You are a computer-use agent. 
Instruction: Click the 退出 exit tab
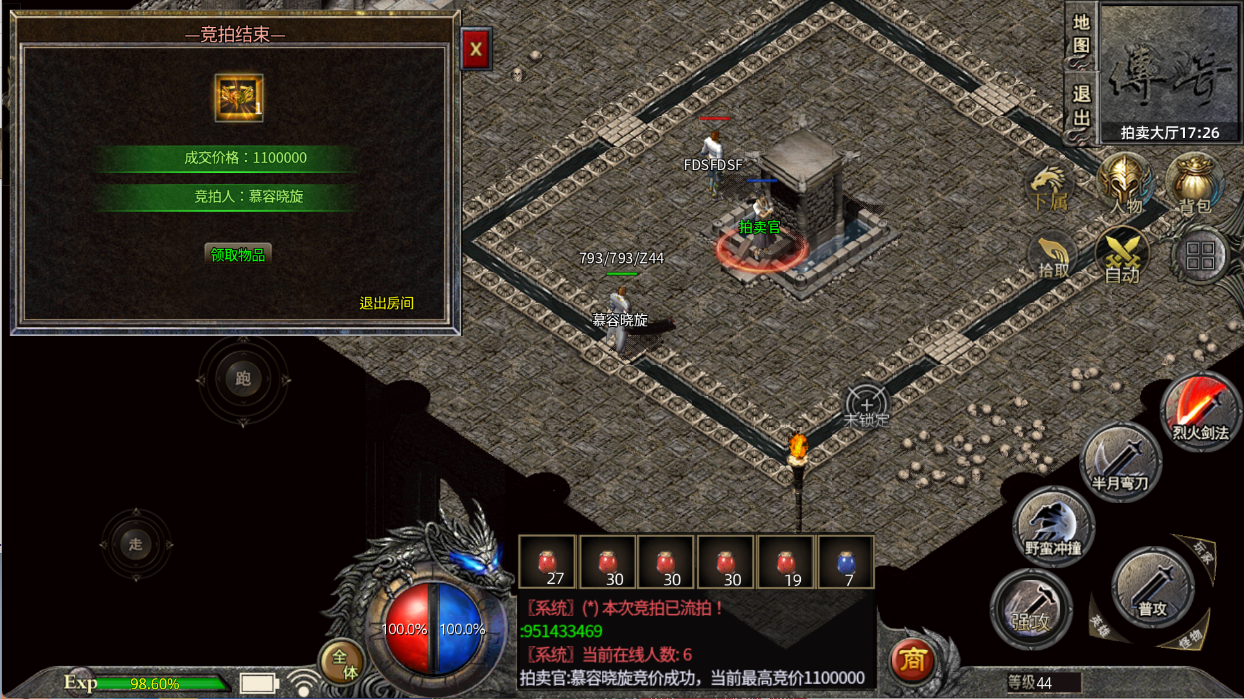point(1081,106)
